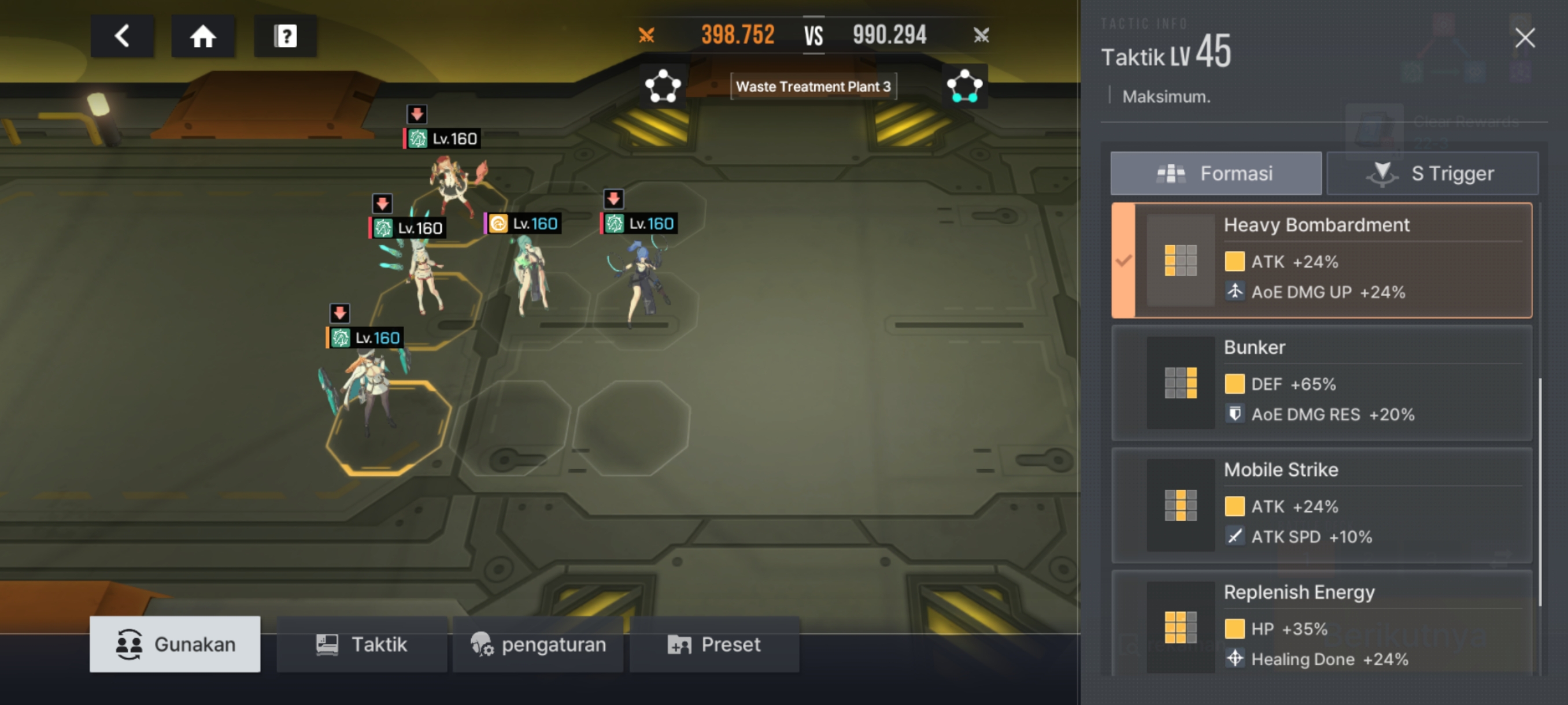Switch to the Formasi tab
Image resolution: width=1568 pixels, height=705 pixels.
(1215, 173)
